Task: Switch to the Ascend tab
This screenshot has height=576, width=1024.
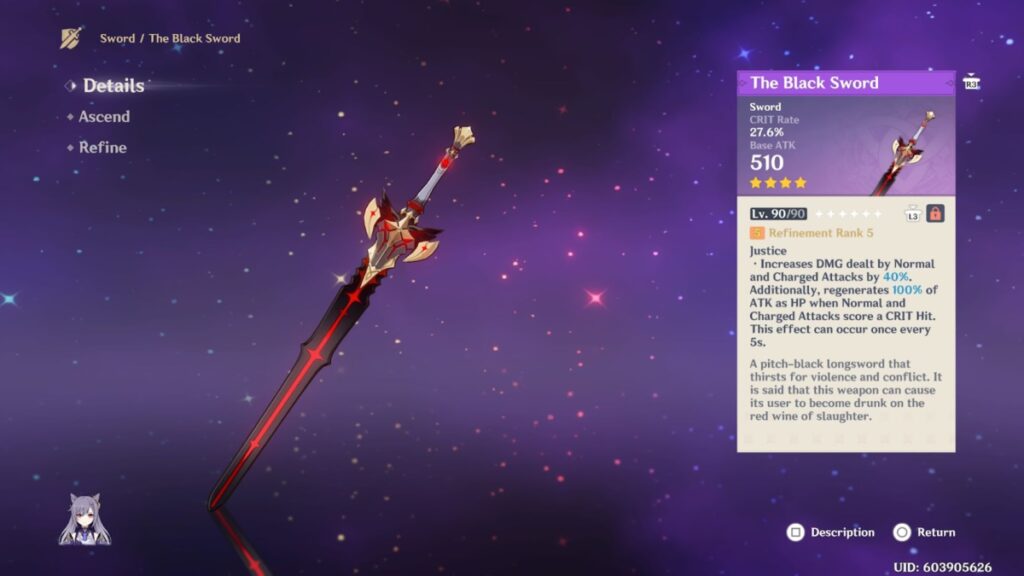Action: (x=104, y=117)
